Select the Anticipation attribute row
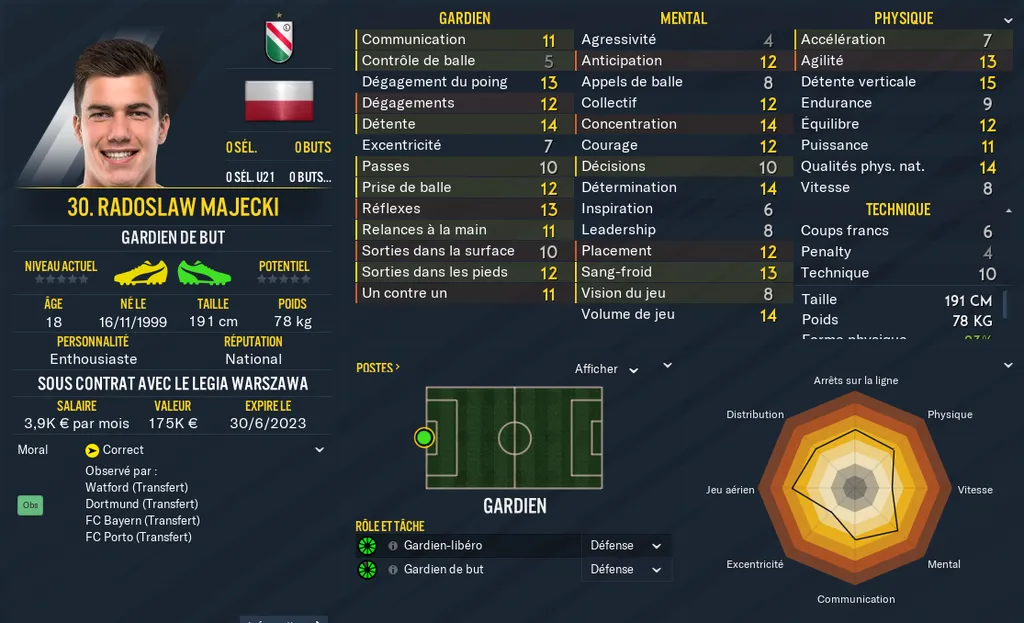The height and width of the screenshot is (623, 1024). (x=670, y=61)
